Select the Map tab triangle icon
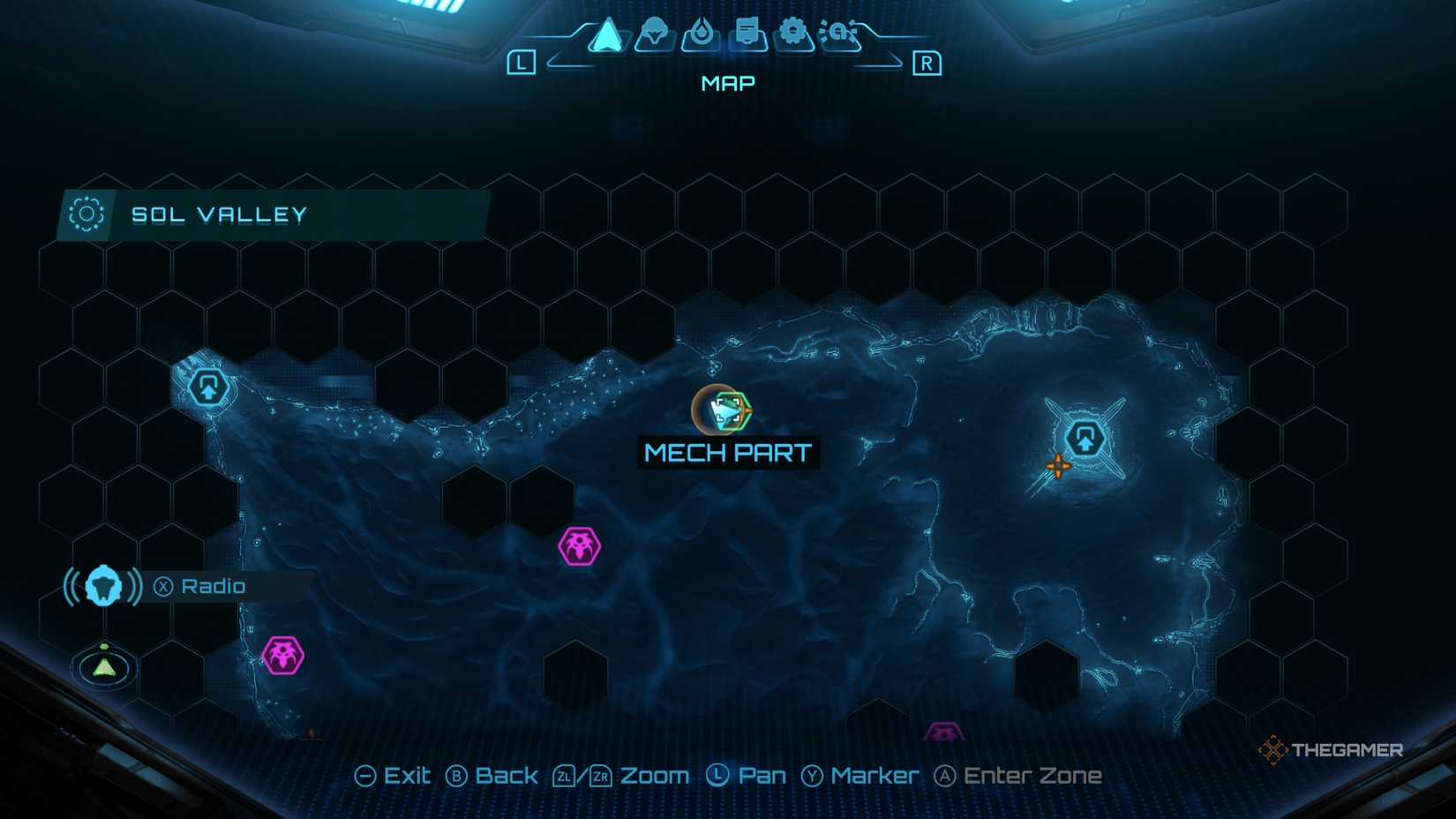Image resolution: width=1456 pixels, height=819 pixels. point(608,37)
